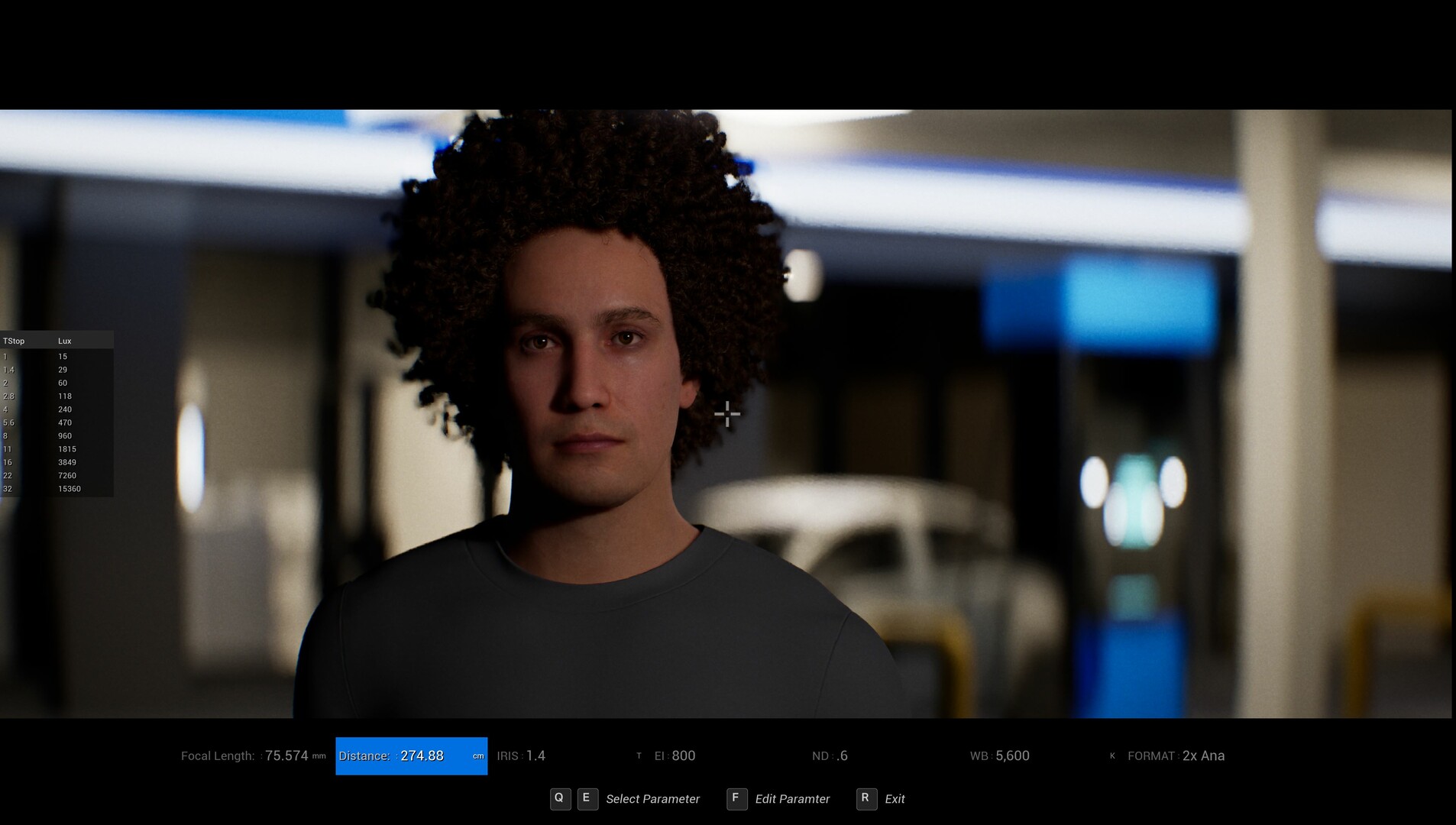This screenshot has width=1456, height=825.
Task: Click the Lux column header
Action: (65, 341)
